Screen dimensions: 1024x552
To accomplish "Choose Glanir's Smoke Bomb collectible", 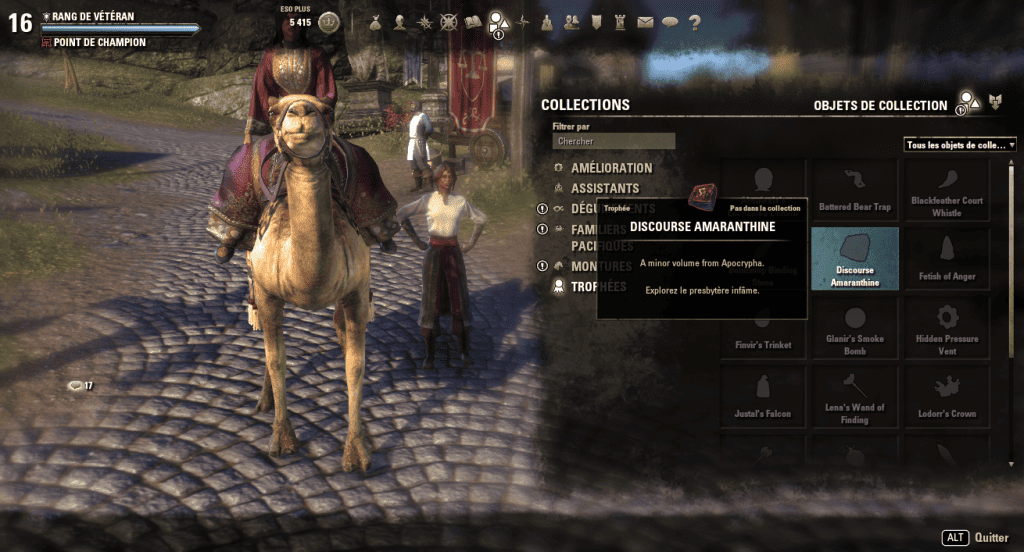I will (854, 328).
